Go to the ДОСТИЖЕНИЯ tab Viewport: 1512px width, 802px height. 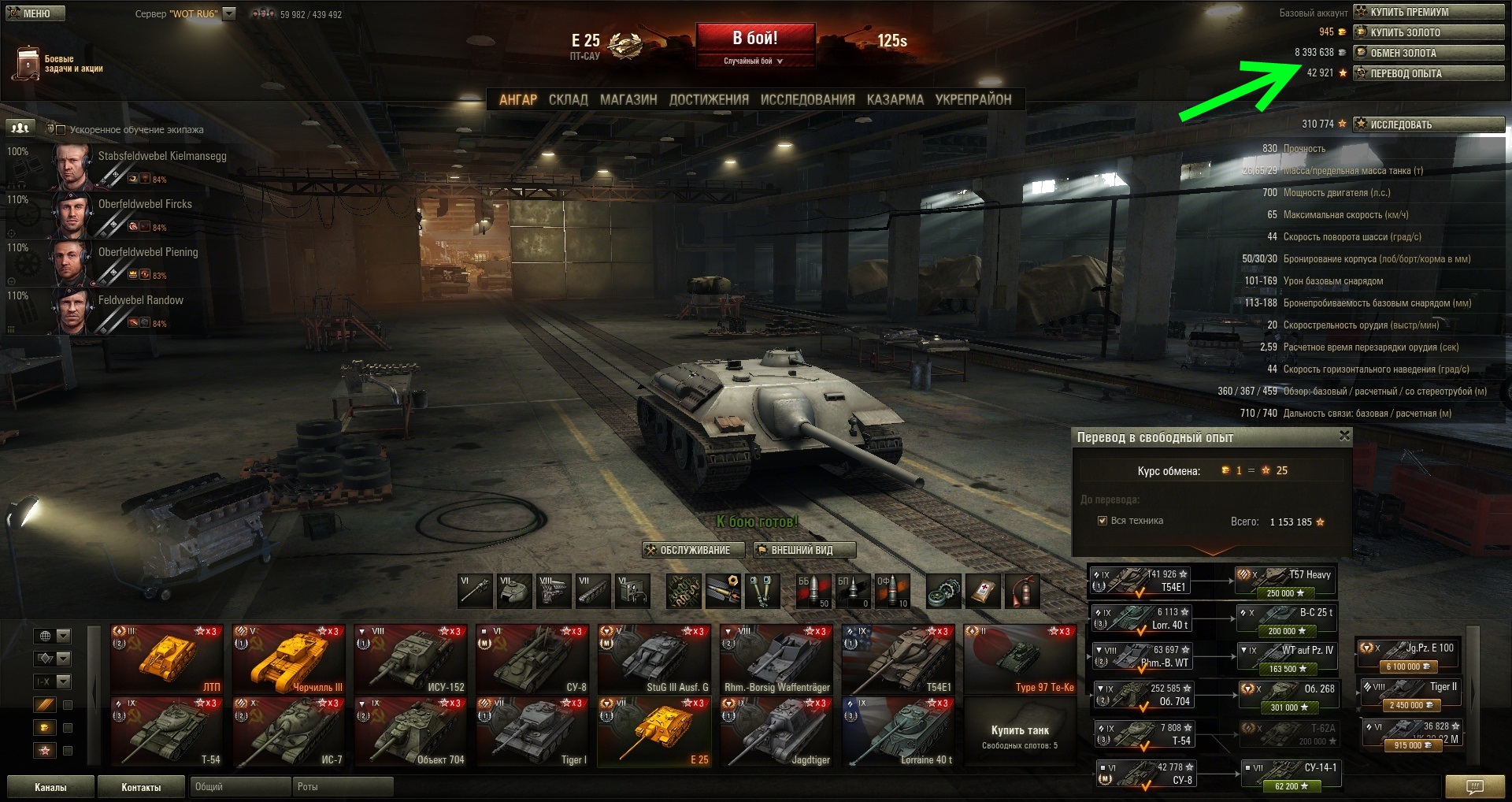(709, 100)
